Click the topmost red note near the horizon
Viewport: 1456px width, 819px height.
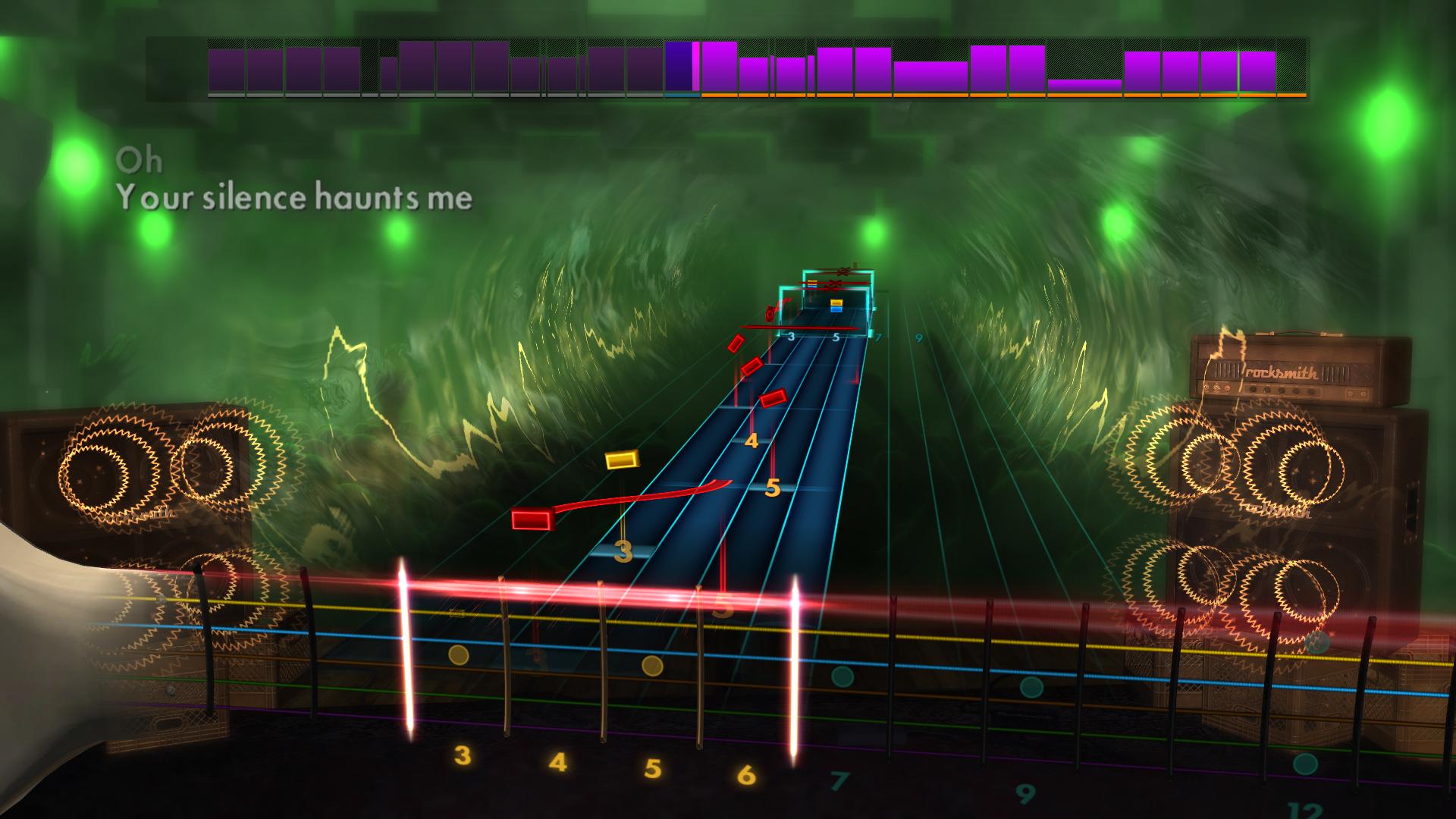point(734,341)
